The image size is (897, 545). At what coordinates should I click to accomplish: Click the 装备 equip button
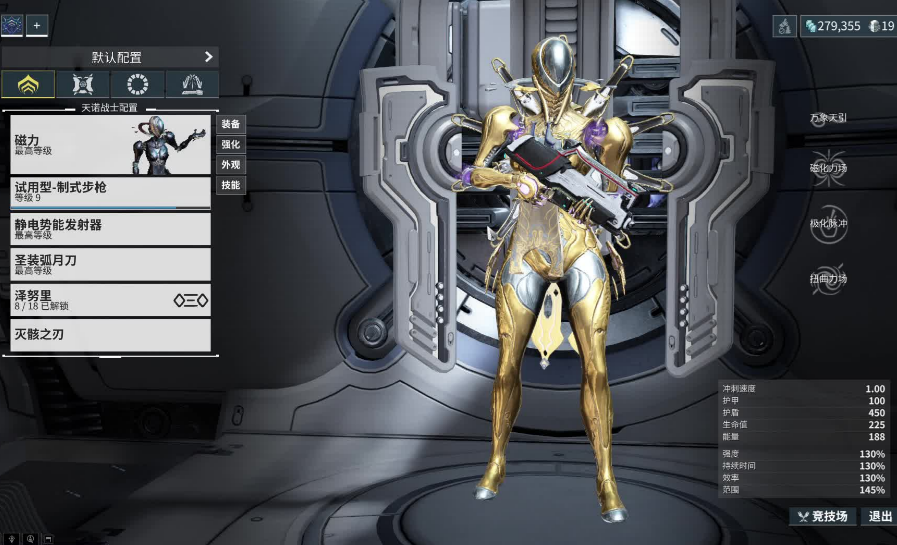pos(231,124)
